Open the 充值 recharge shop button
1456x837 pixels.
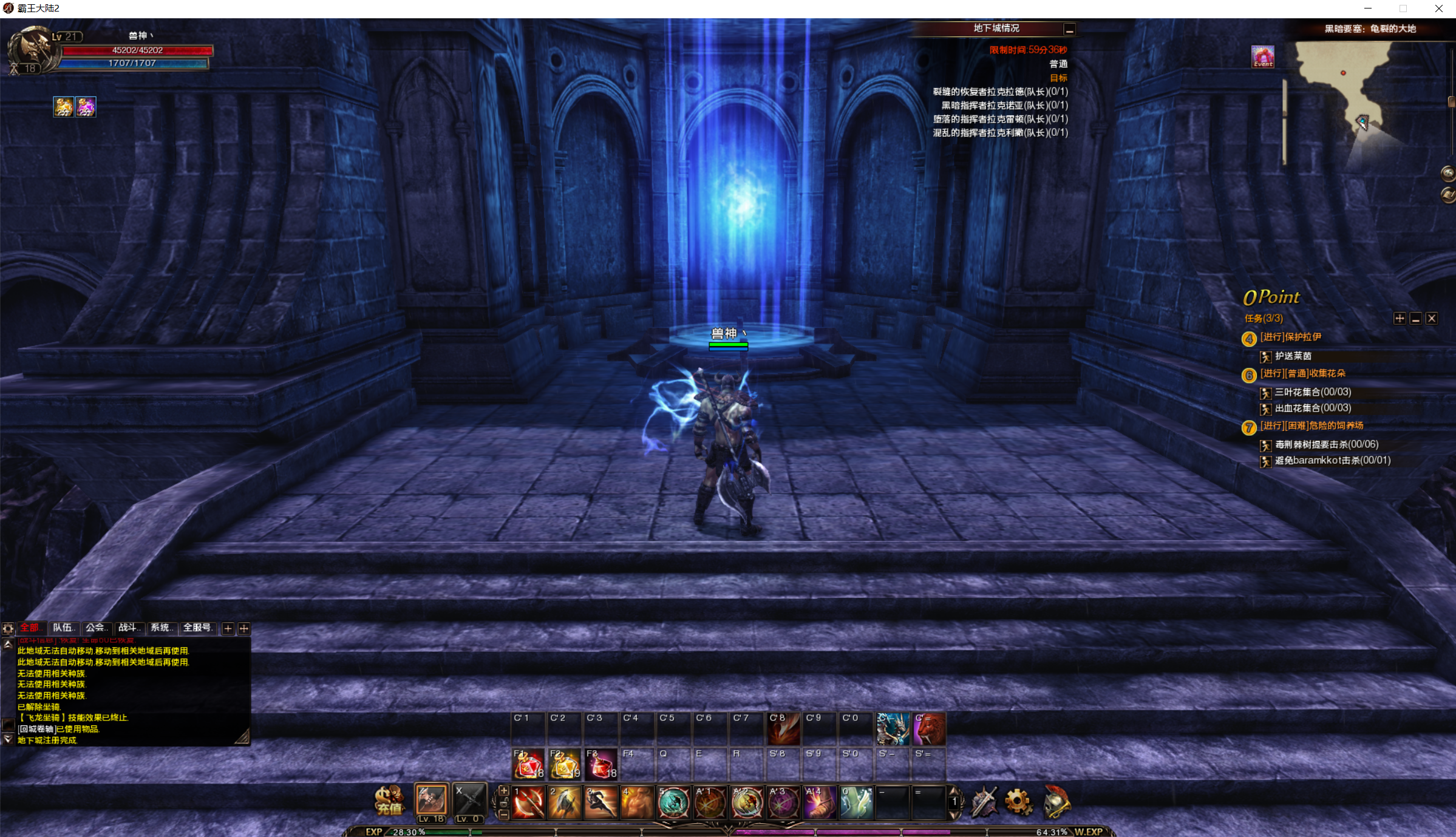click(x=389, y=801)
